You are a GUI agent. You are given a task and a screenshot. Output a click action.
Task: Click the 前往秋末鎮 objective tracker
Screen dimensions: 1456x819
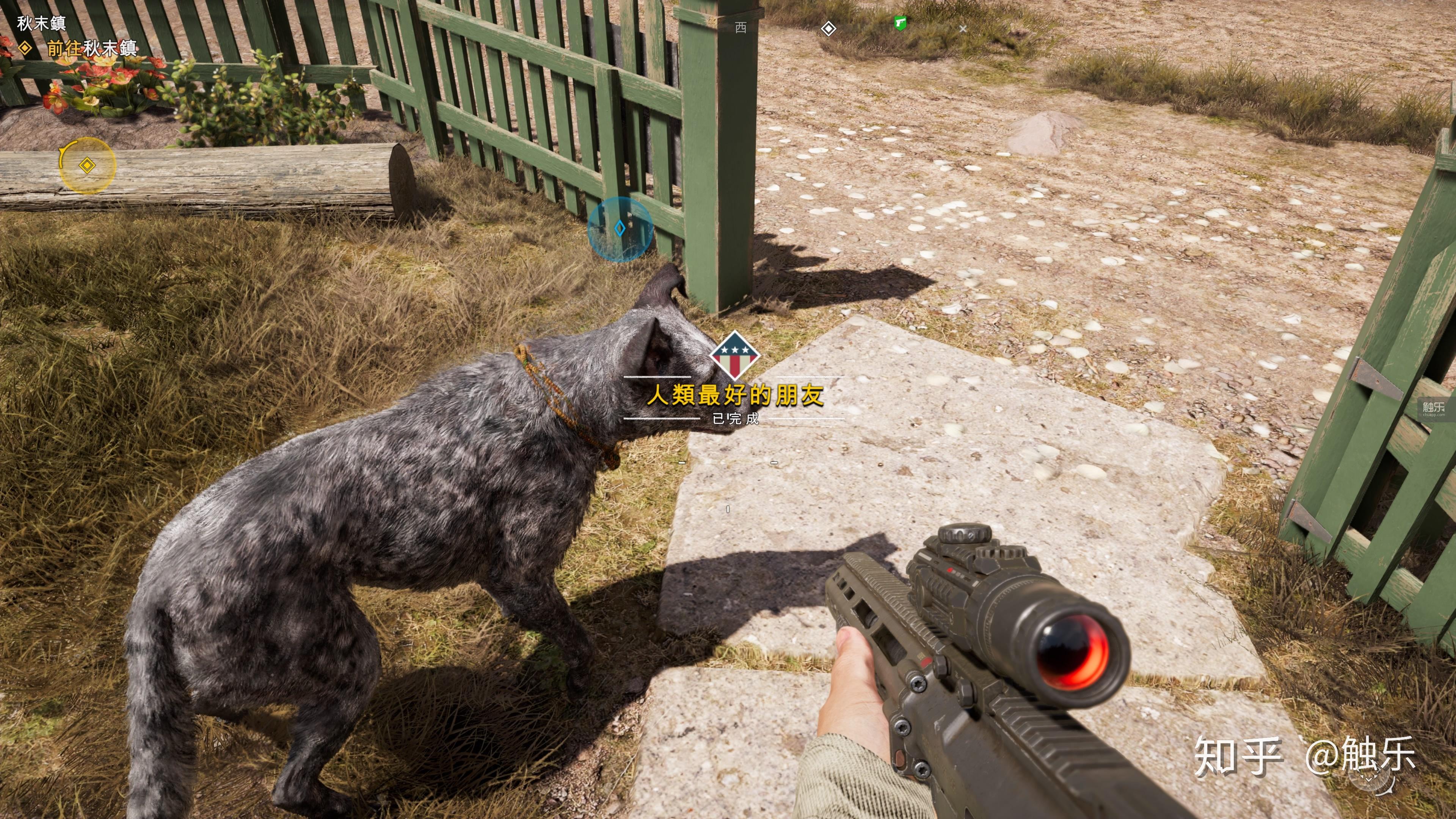point(91,49)
